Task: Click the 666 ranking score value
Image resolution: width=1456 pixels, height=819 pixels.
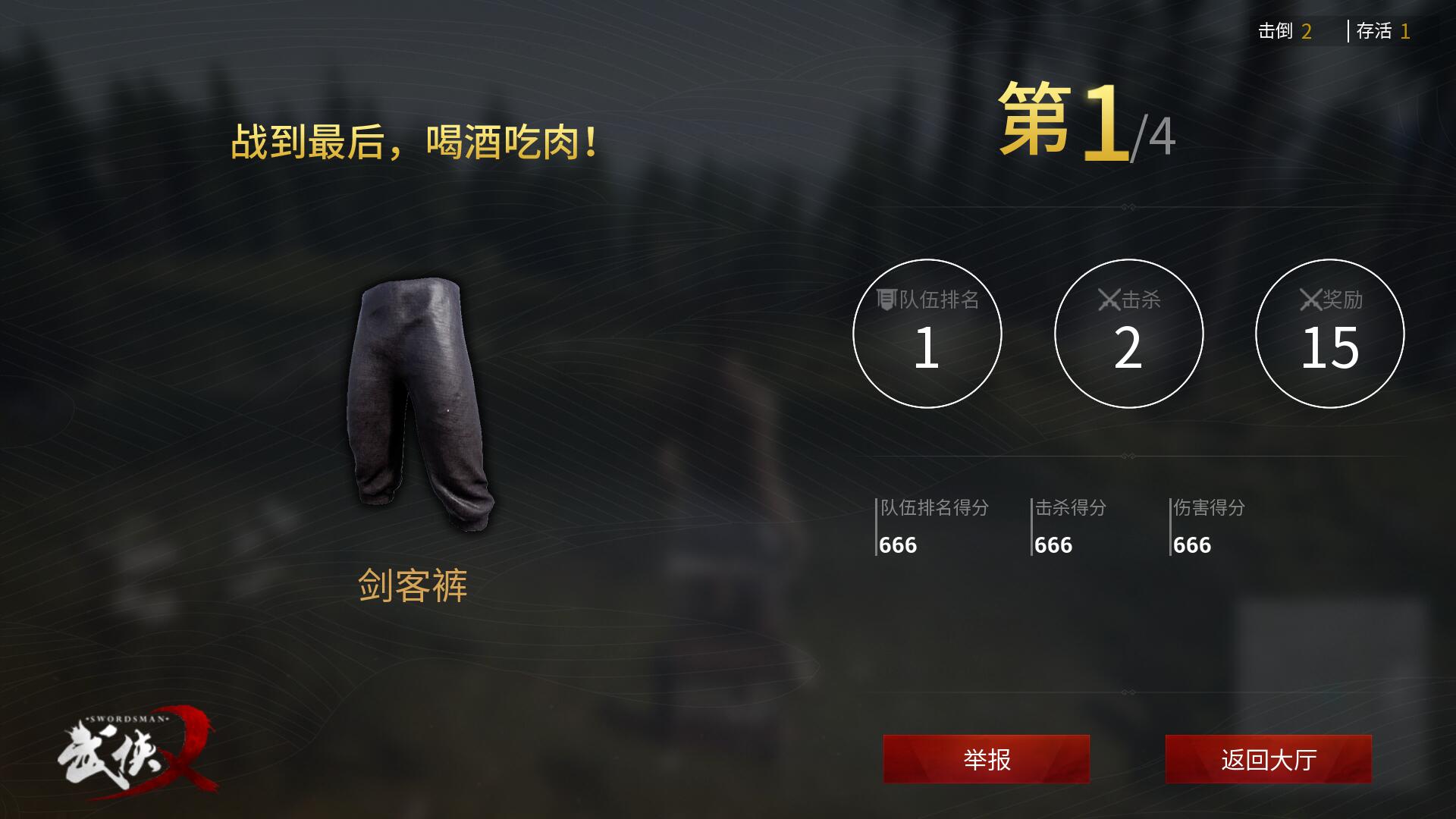Action: [x=896, y=545]
